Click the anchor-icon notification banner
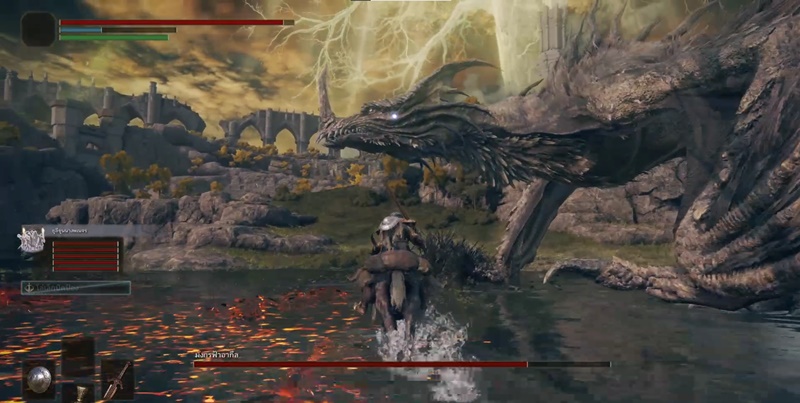This screenshot has width=800, height=403. click(76, 287)
